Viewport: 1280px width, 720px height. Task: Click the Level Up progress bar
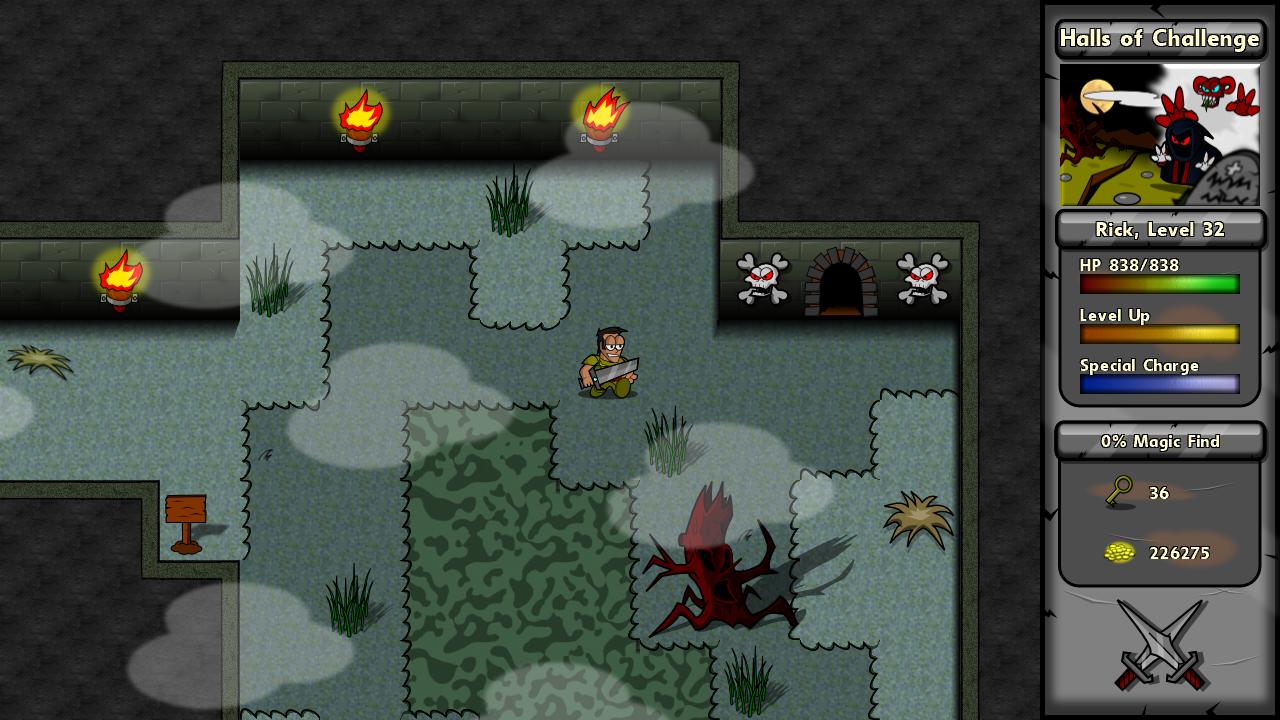1159,334
